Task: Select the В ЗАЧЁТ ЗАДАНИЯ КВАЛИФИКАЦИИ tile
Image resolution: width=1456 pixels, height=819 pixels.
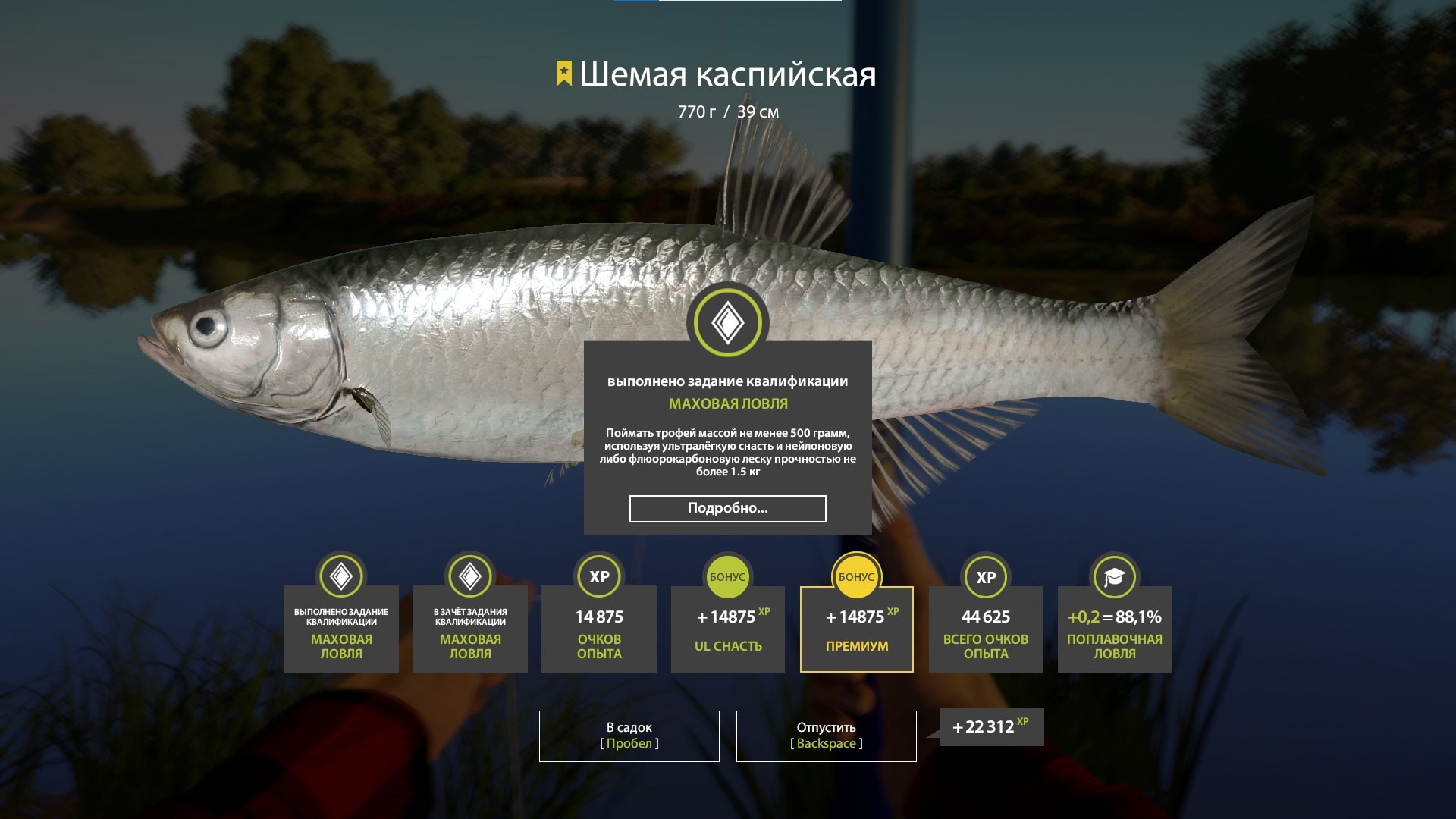Action: coord(470,629)
